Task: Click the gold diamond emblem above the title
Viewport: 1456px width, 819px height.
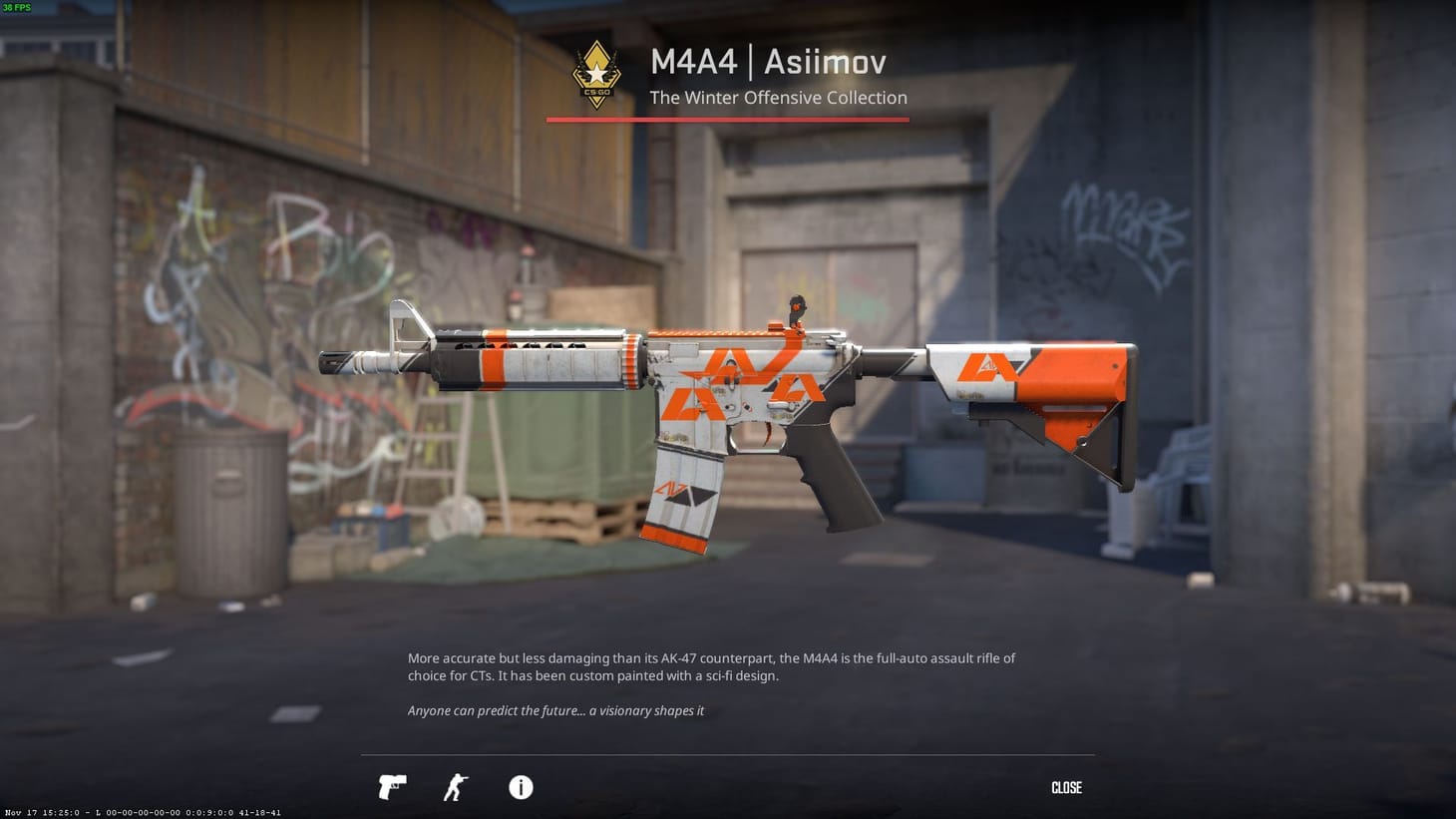Action: click(x=595, y=60)
